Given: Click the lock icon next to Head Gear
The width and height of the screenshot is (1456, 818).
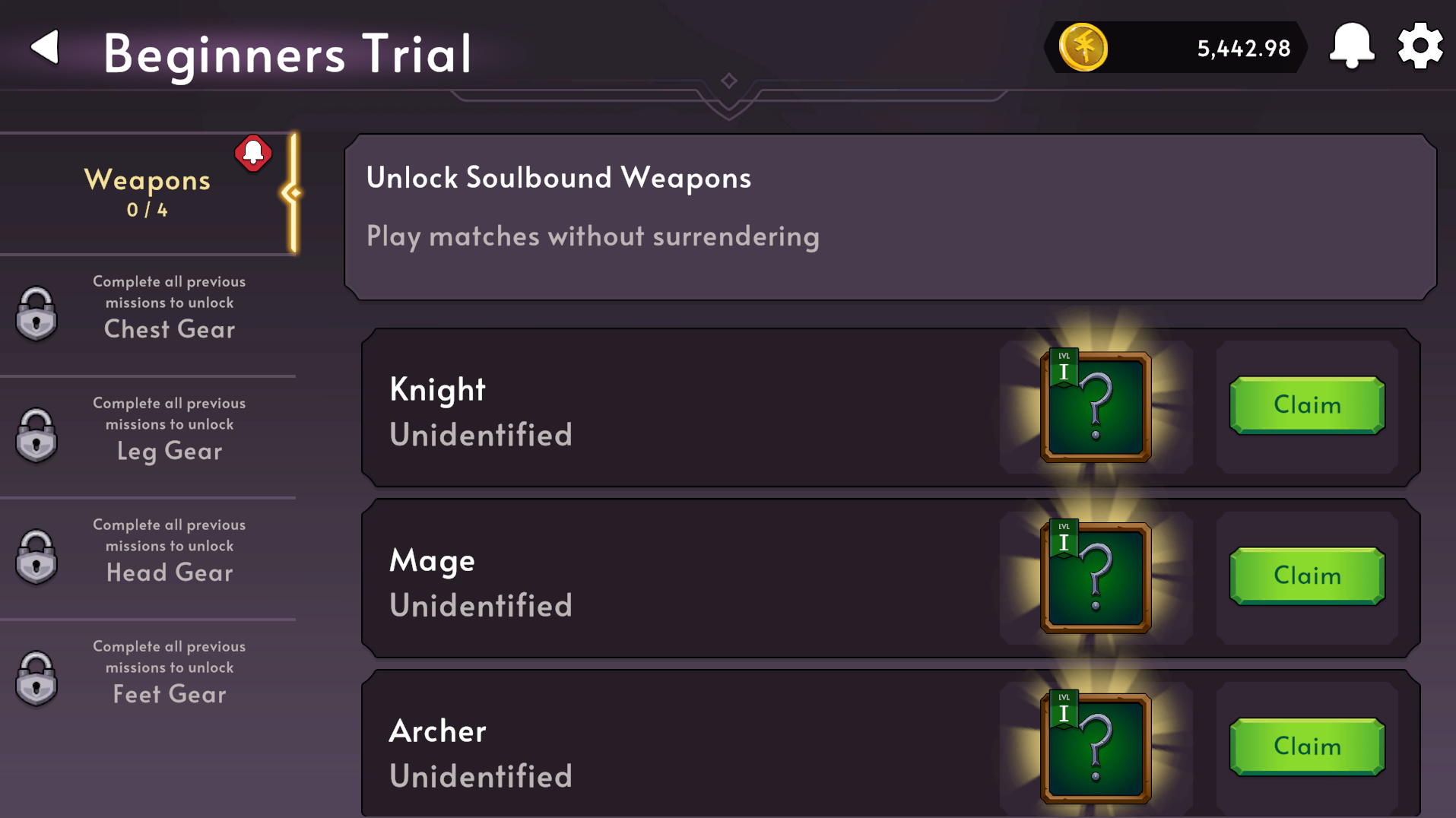Looking at the screenshot, I should [36, 556].
